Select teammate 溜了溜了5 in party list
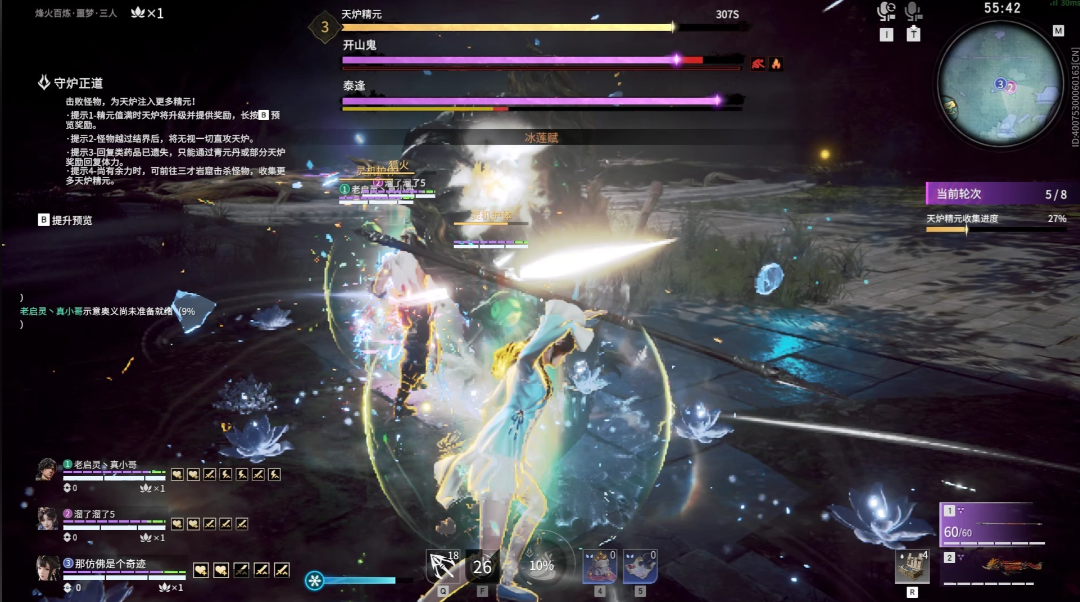Viewport: 1080px width, 602px height. (95, 514)
